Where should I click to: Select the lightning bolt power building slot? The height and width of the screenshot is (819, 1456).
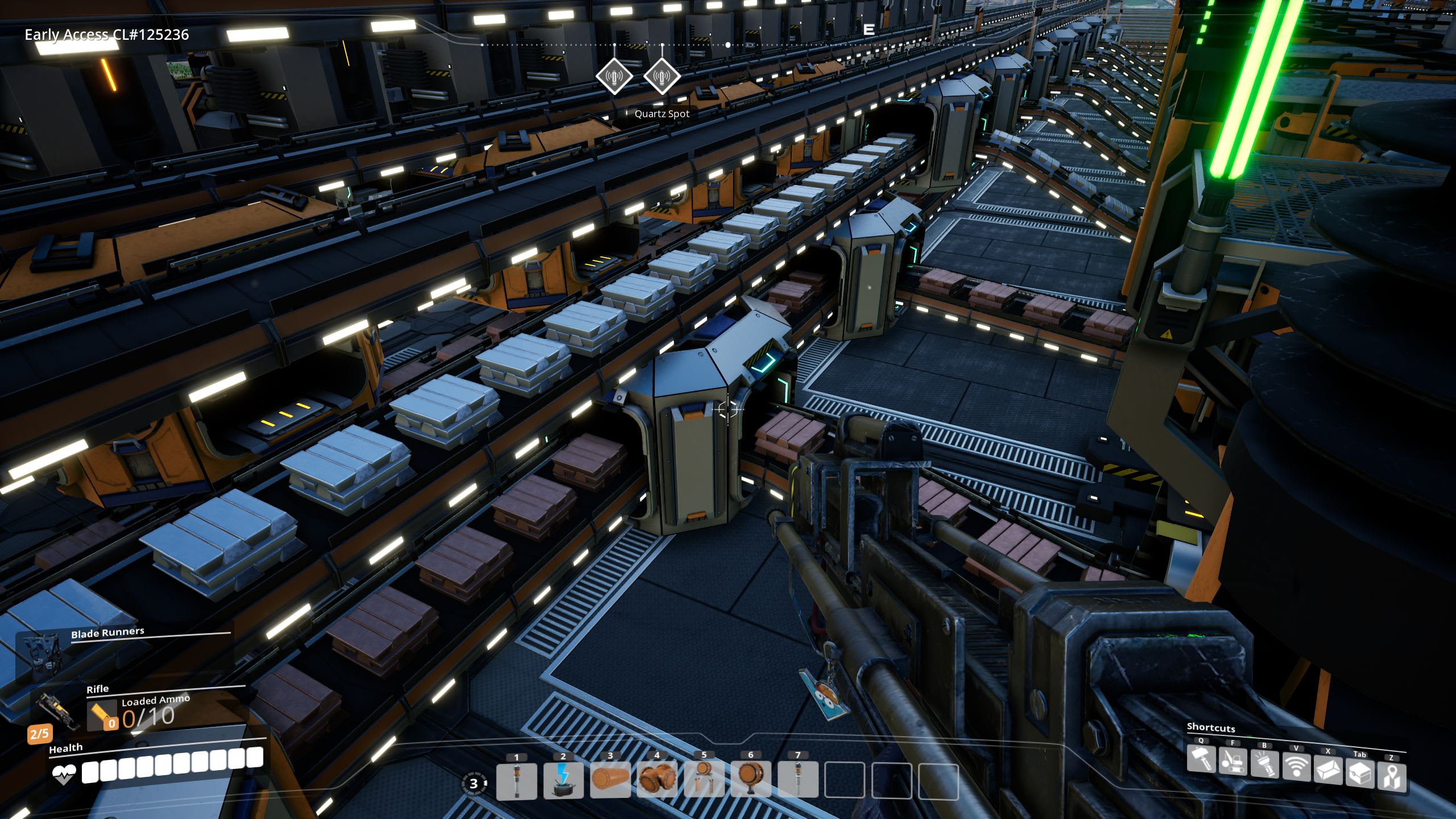pos(563,780)
